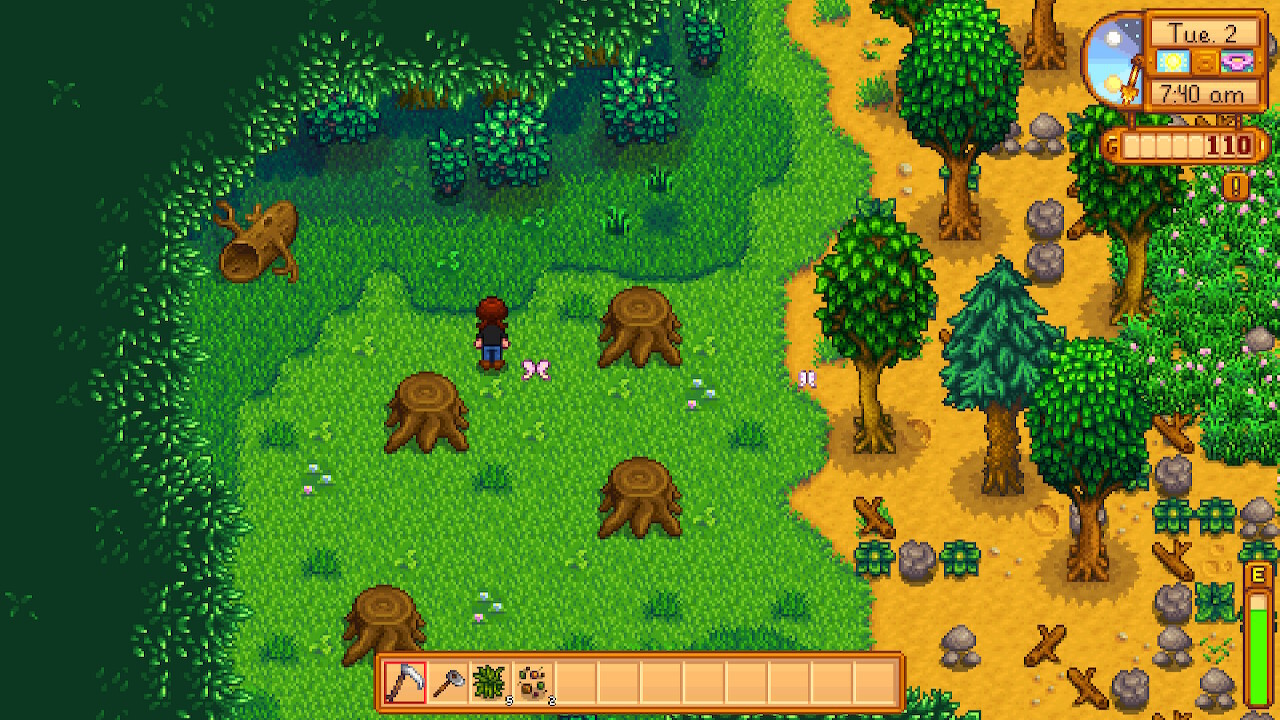
Task: Equip the axe from the toolbar
Action: tap(448, 683)
